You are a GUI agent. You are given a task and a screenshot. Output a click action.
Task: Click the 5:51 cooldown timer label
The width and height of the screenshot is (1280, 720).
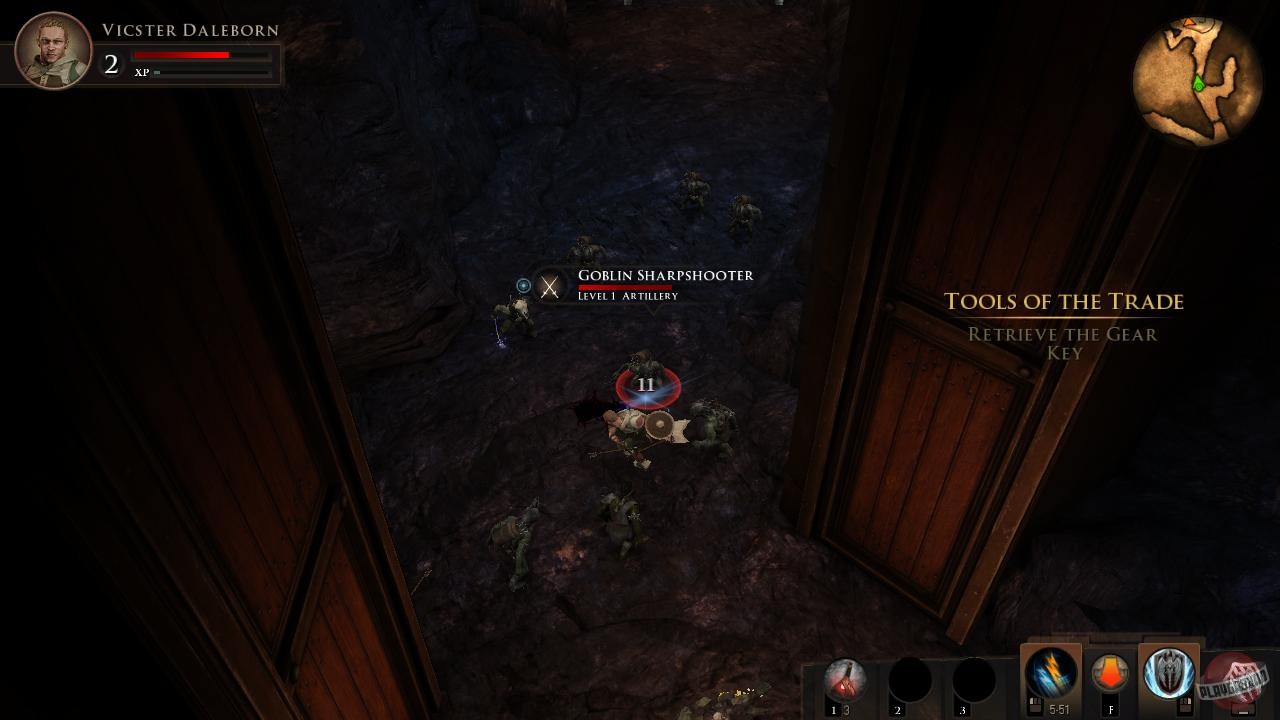point(1061,707)
